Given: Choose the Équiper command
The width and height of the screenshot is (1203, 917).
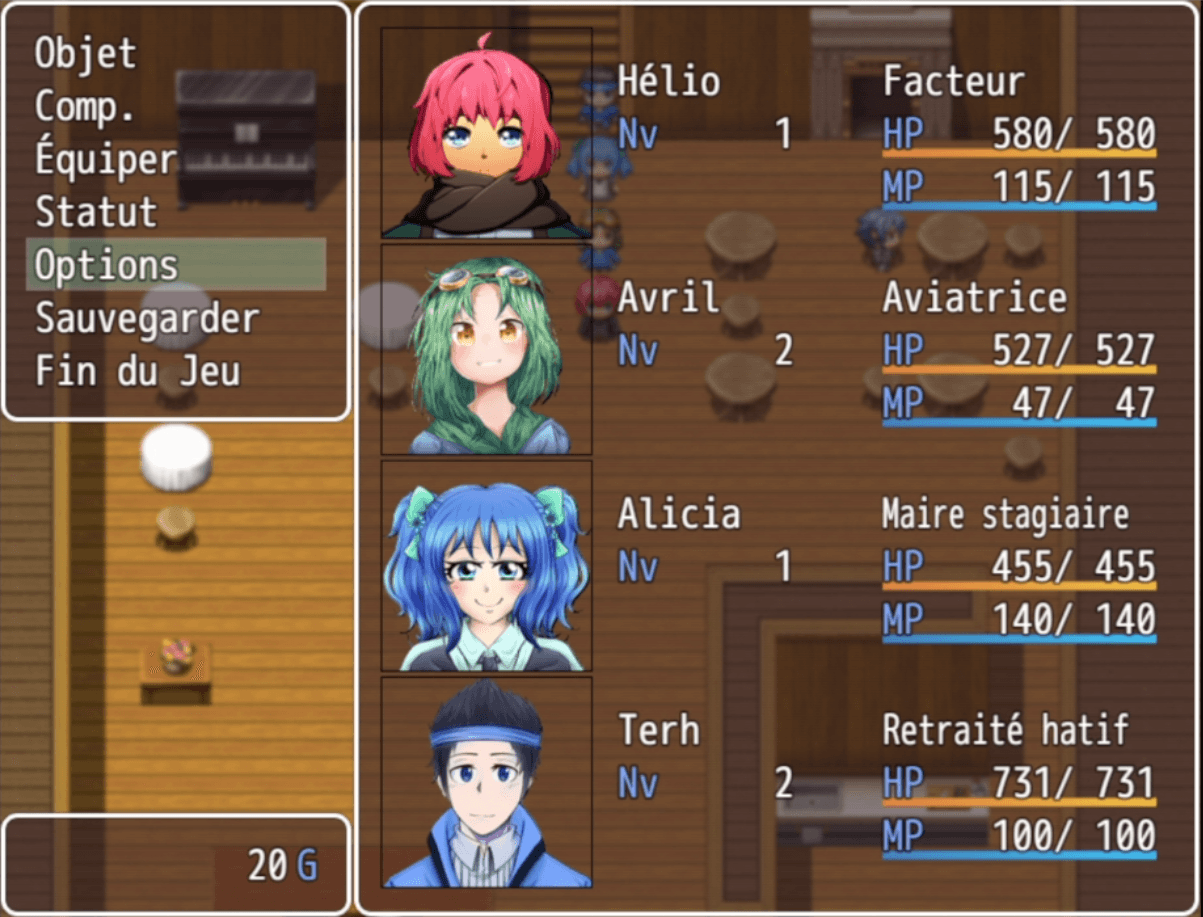Looking at the screenshot, I should pos(106,159).
